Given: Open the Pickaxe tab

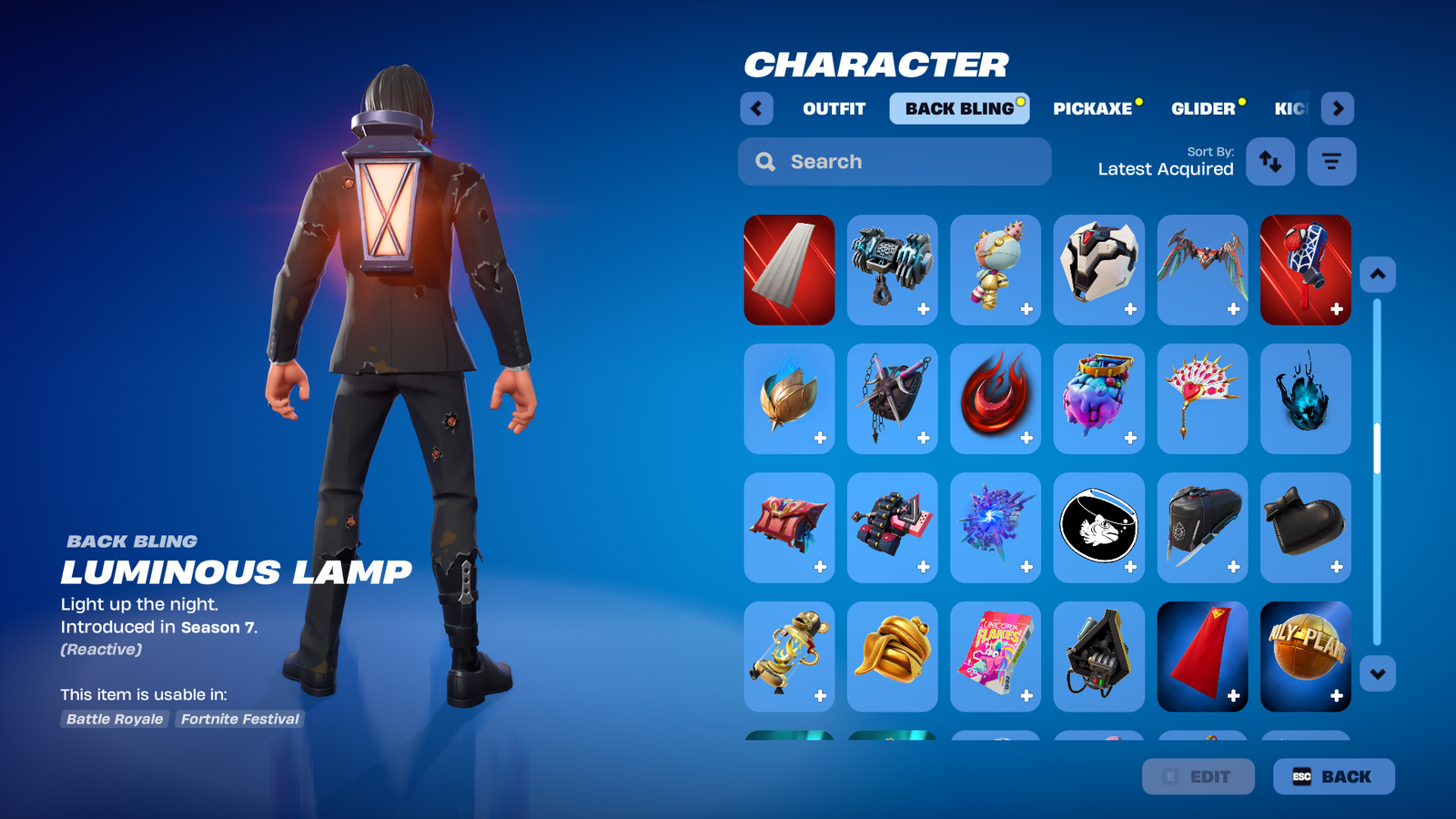Looking at the screenshot, I should click(x=1093, y=108).
